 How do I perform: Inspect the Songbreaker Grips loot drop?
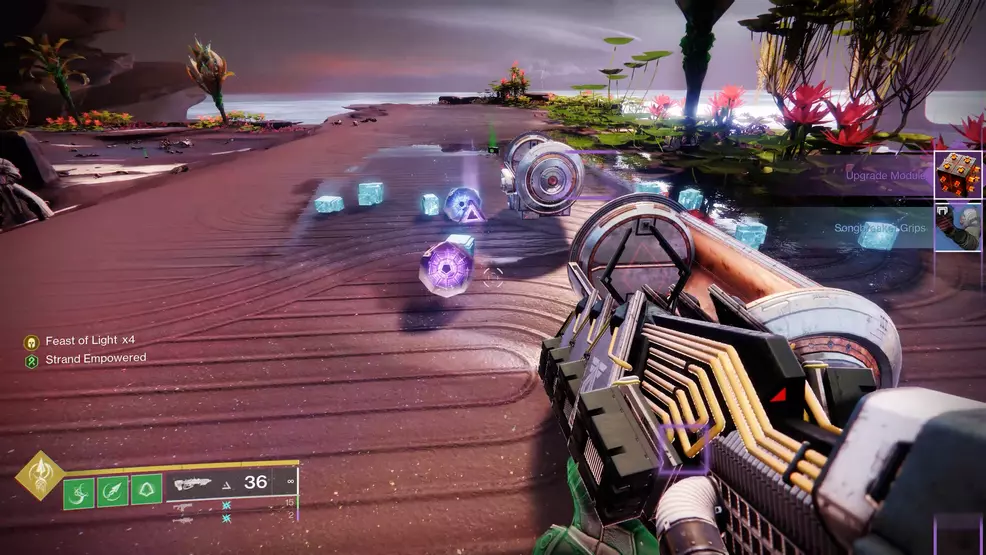[958, 228]
